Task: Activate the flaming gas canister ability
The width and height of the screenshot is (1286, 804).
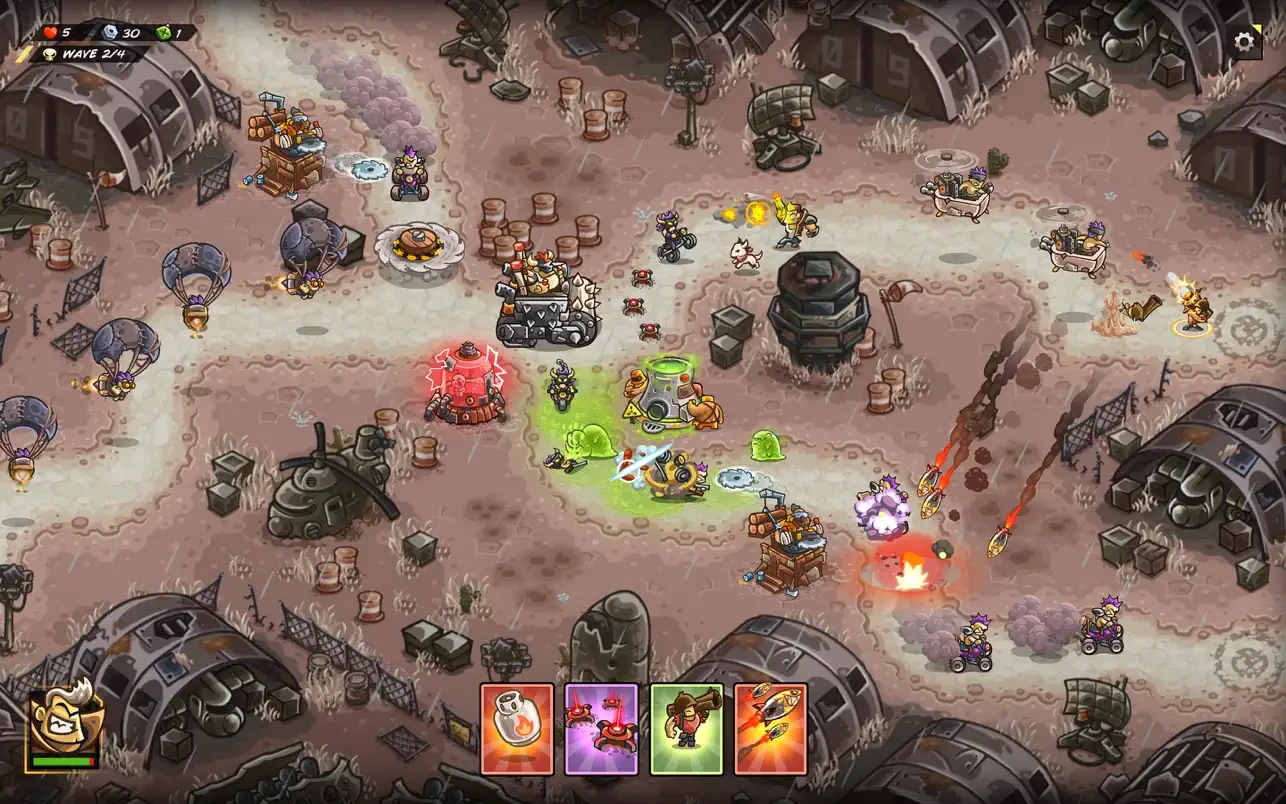Action: click(x=517, y=729)
